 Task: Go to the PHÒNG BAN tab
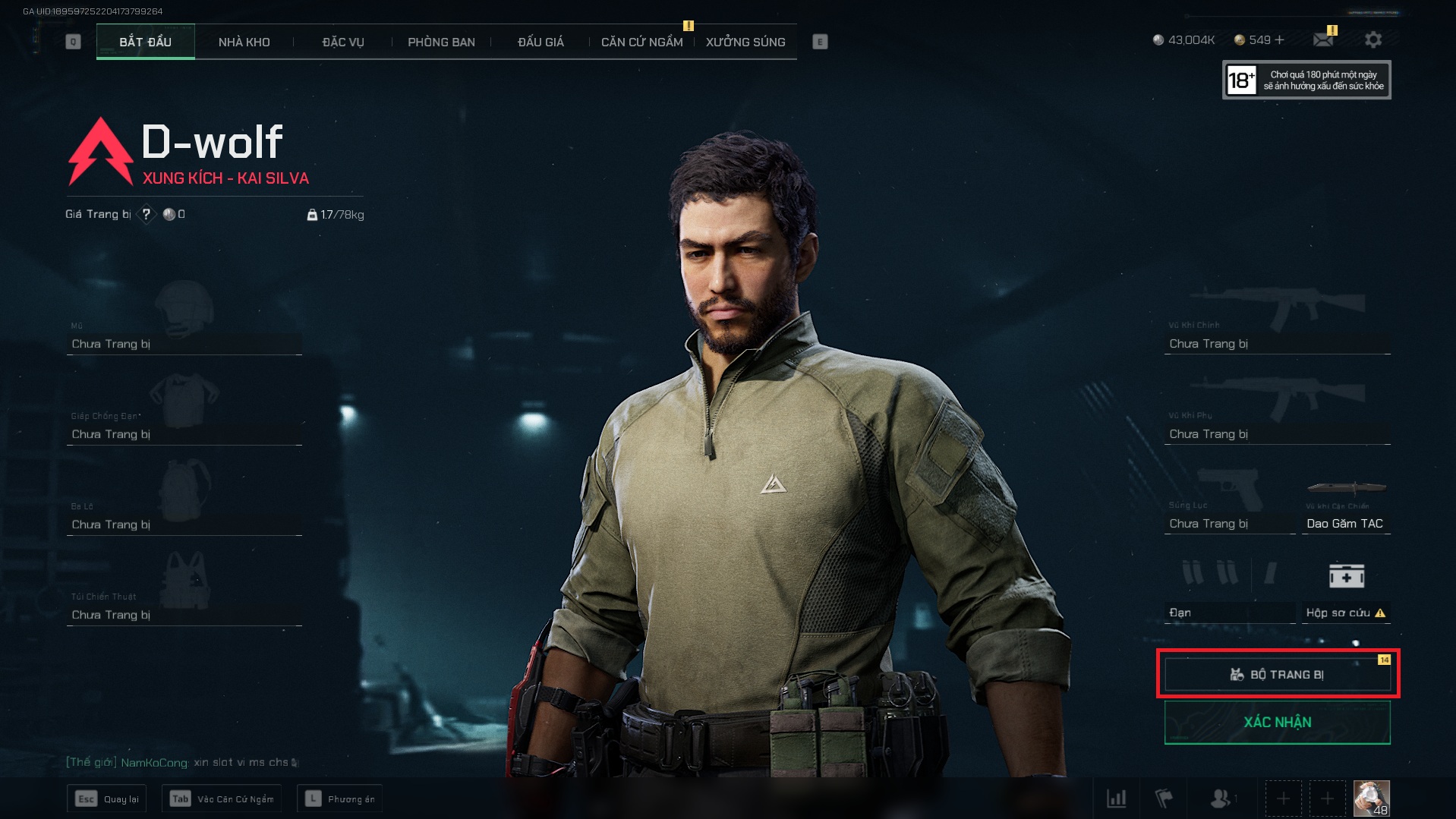click(x=441, y=42)
